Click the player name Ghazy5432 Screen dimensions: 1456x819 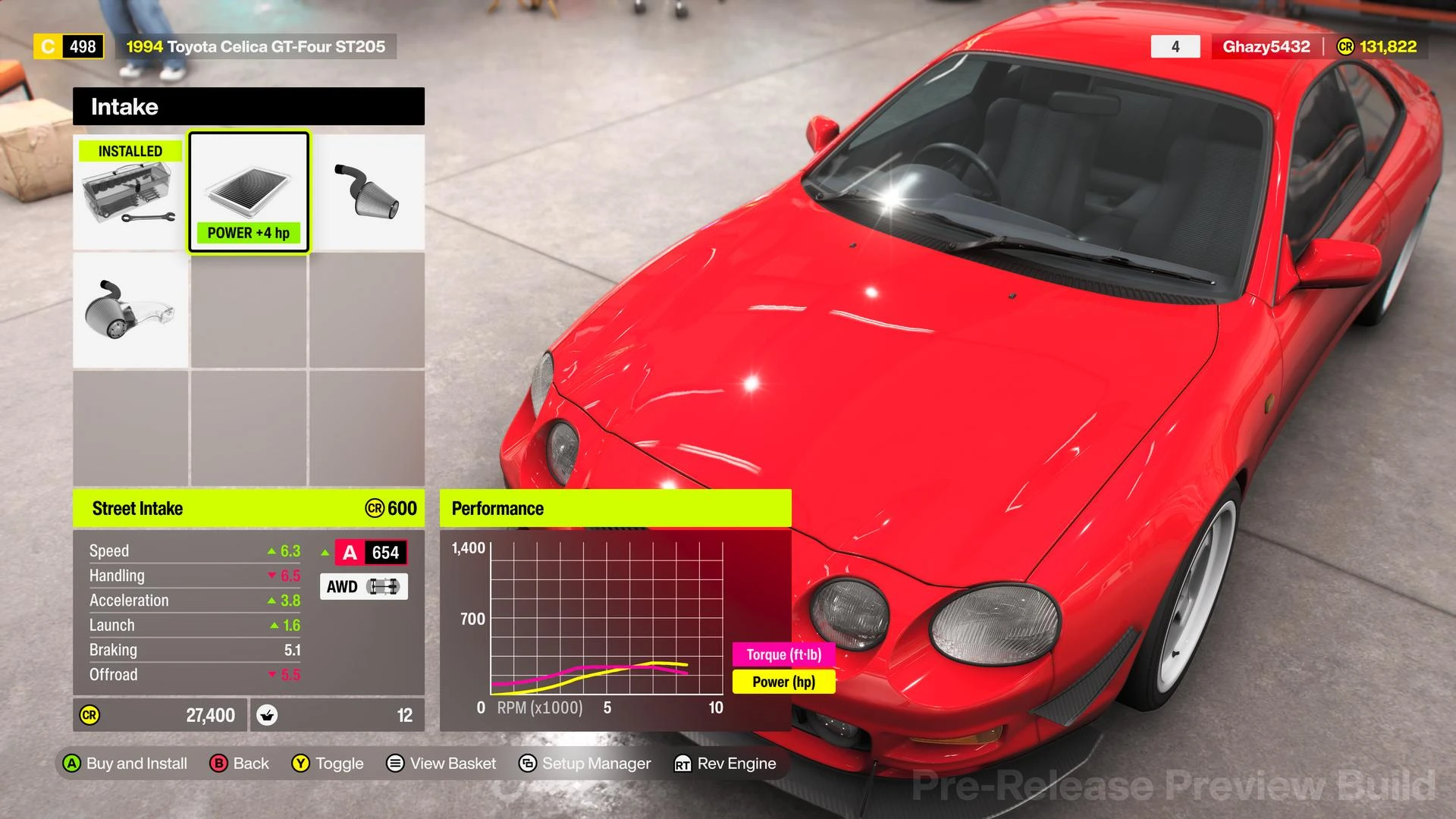1265,46
